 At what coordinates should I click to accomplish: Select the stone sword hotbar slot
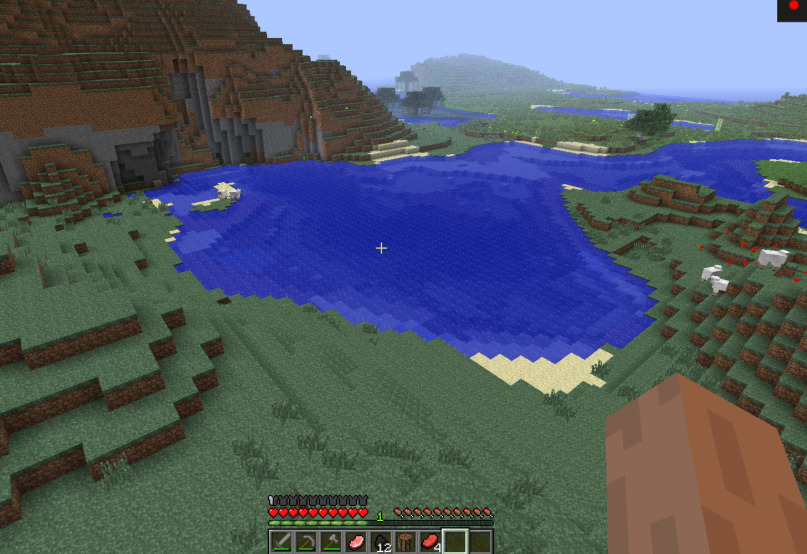pyautogui.click(x=281, y=542)
